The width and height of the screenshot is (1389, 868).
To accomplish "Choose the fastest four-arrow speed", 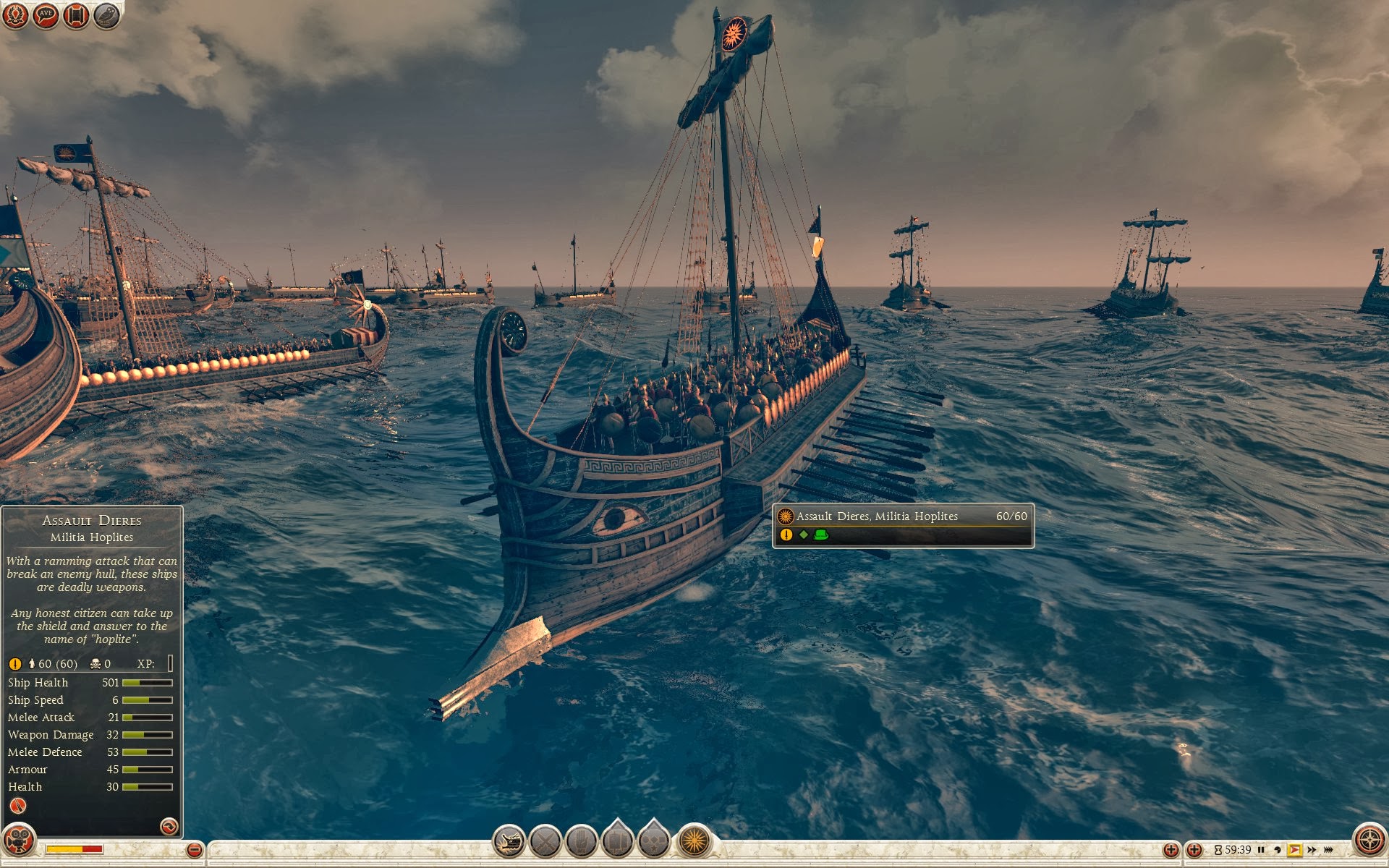I will click(1329, 850).
